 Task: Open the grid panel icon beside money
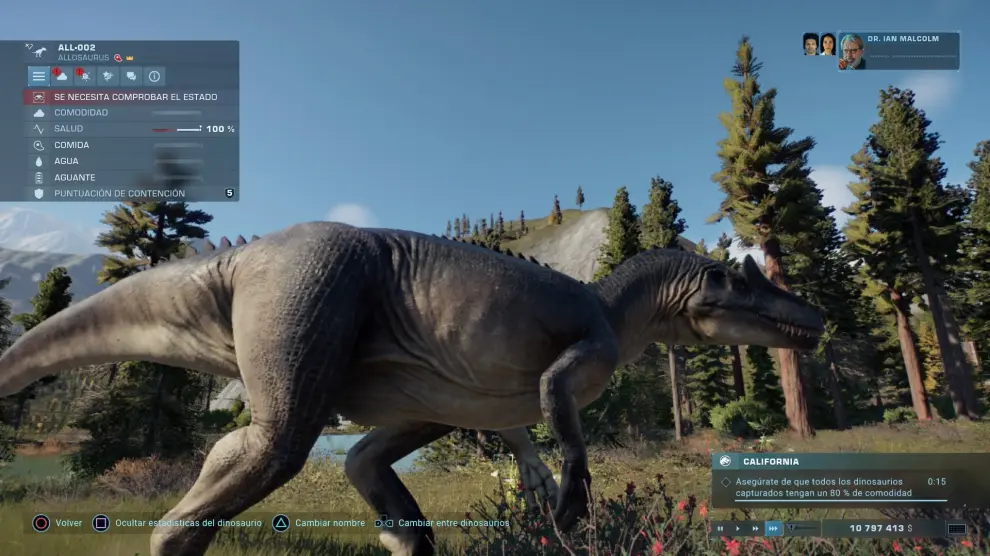point(956,528)
